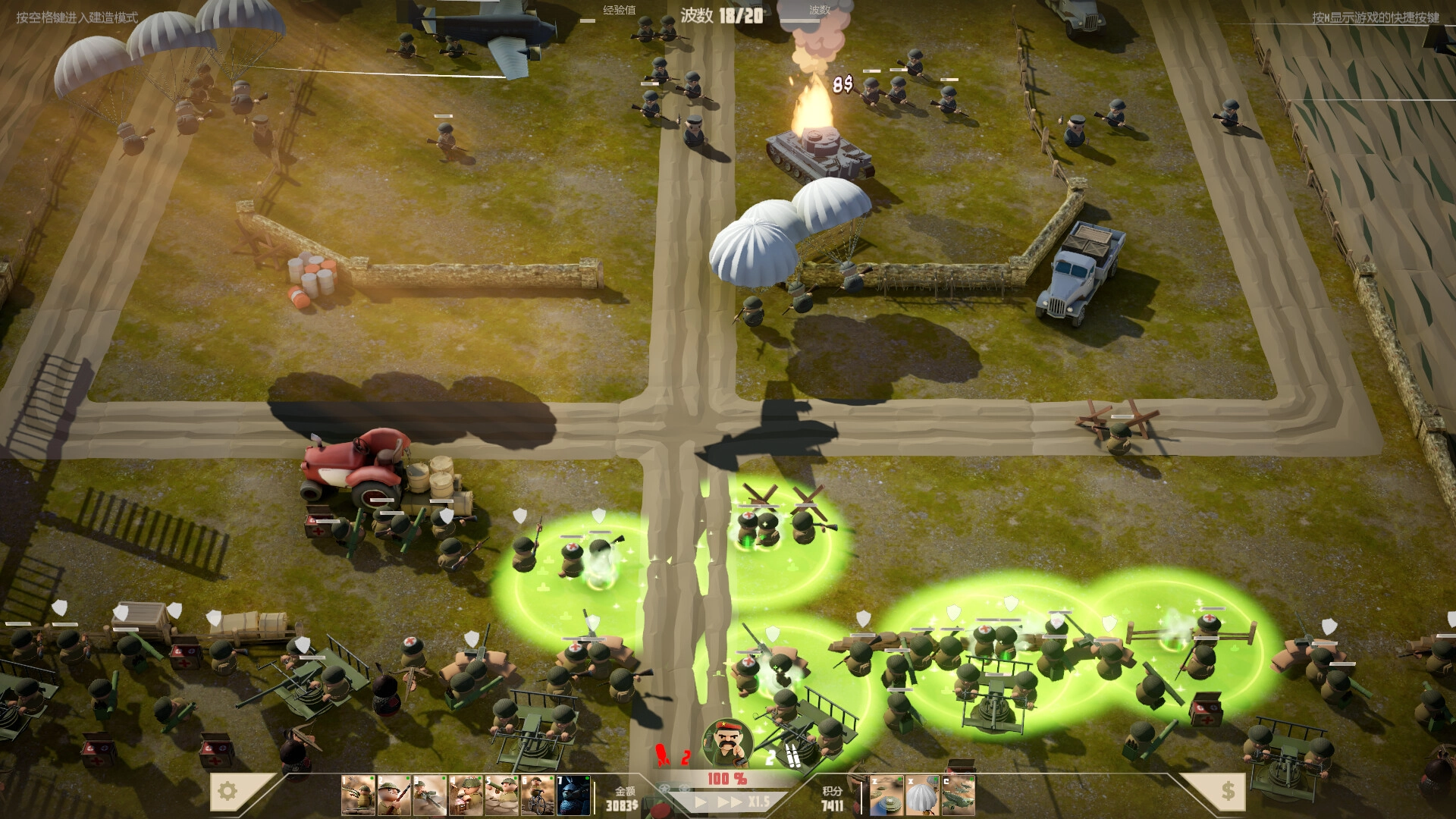Enable fast-forward double arrow speed

point(730,802)
